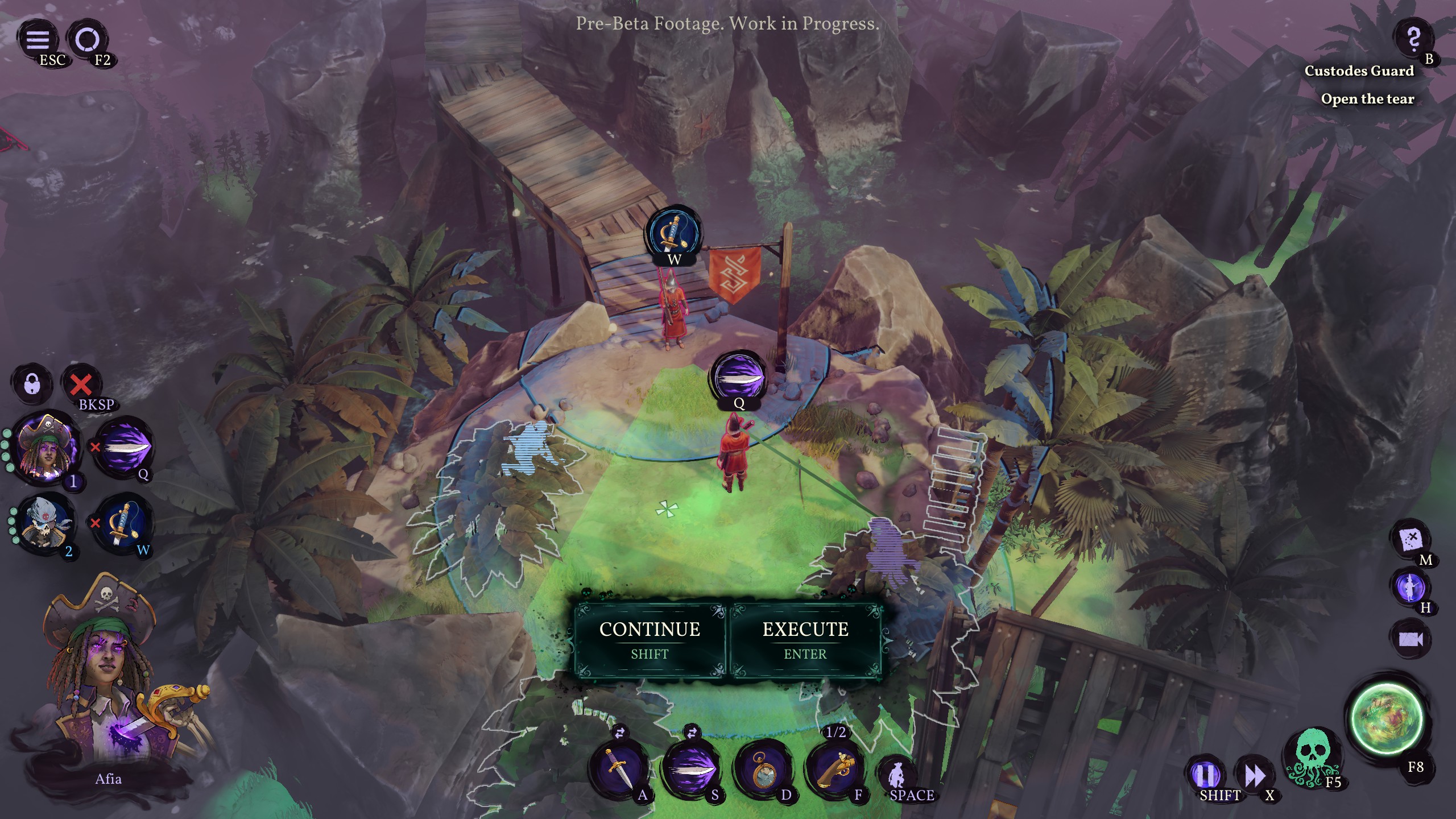Use the pocket watch ability
This screenshot has width=1456, height=819.
[x=762, y=769]
